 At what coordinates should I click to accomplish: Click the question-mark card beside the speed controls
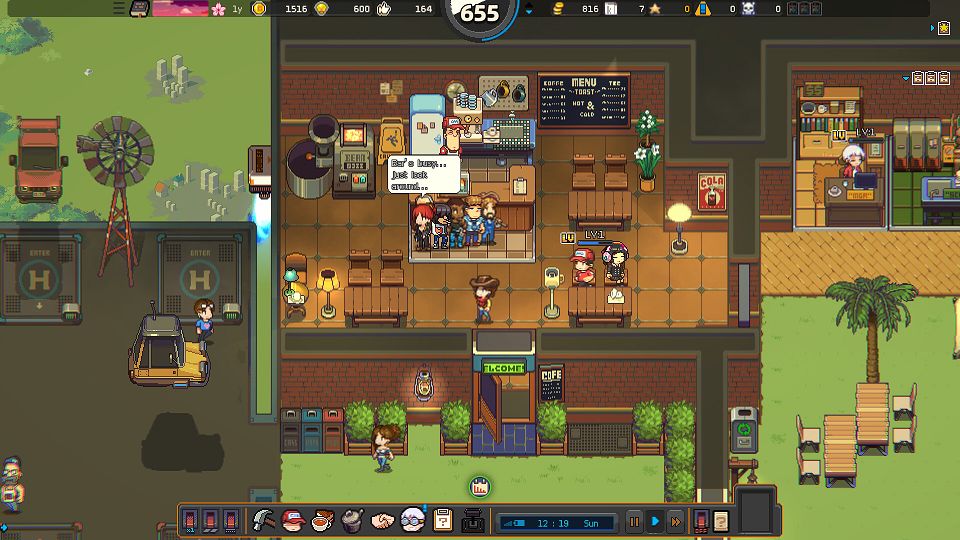(720, 521)
